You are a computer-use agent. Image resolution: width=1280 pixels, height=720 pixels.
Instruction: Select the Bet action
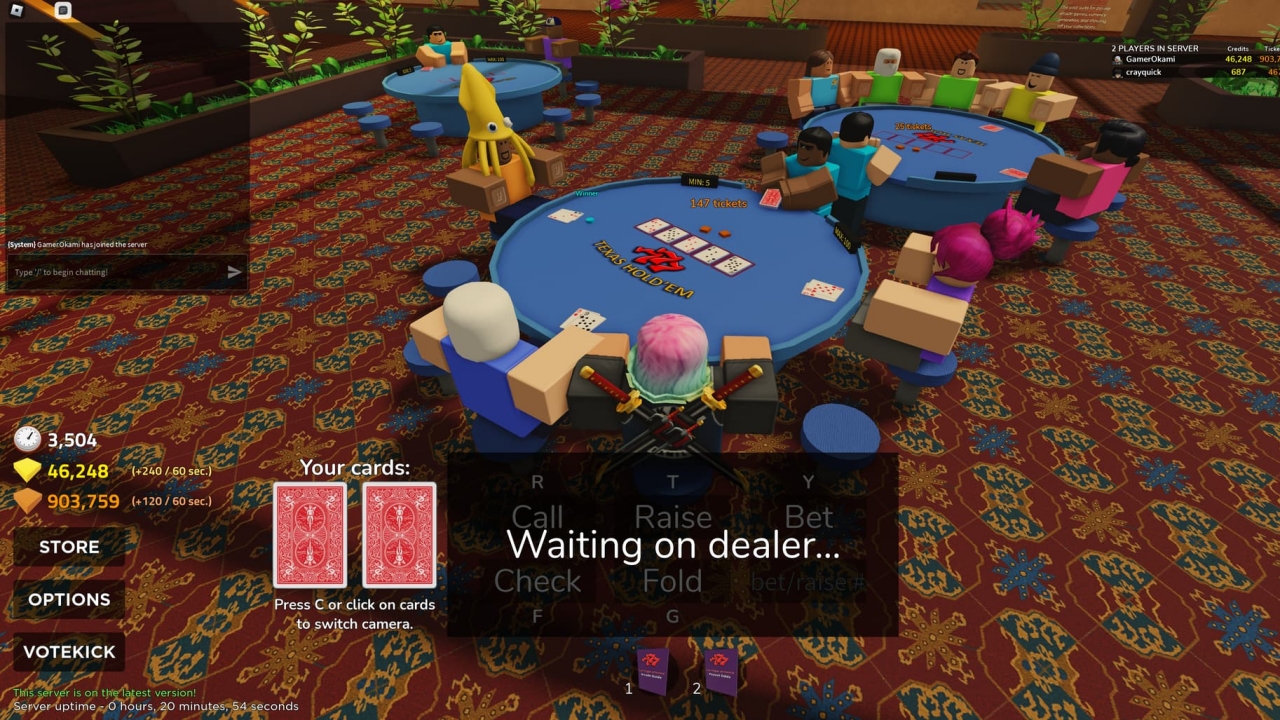(809, 517)
